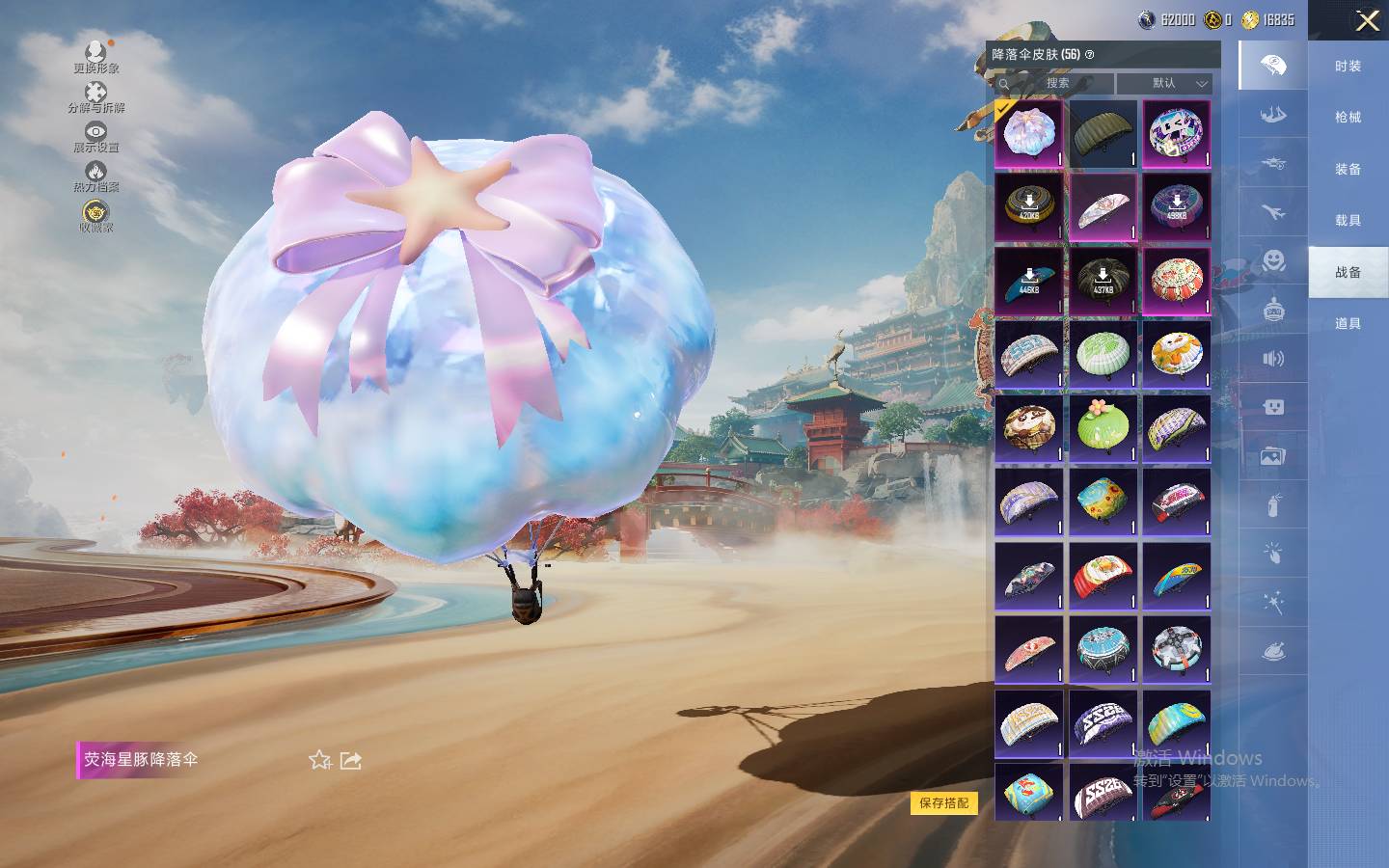Image resolution: width=1389 pixels, height=868 pixels.
Task: Open the 收藏家 collector badge
Action: [x=95, y=215]
